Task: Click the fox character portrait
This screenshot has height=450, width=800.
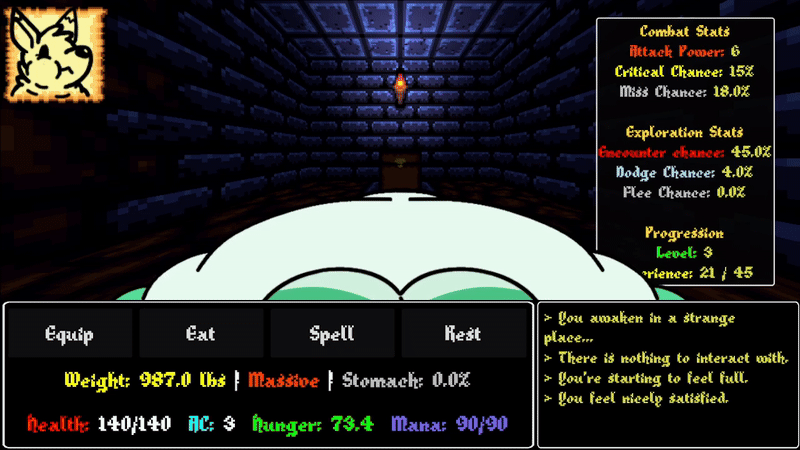Action: [56, 54]
